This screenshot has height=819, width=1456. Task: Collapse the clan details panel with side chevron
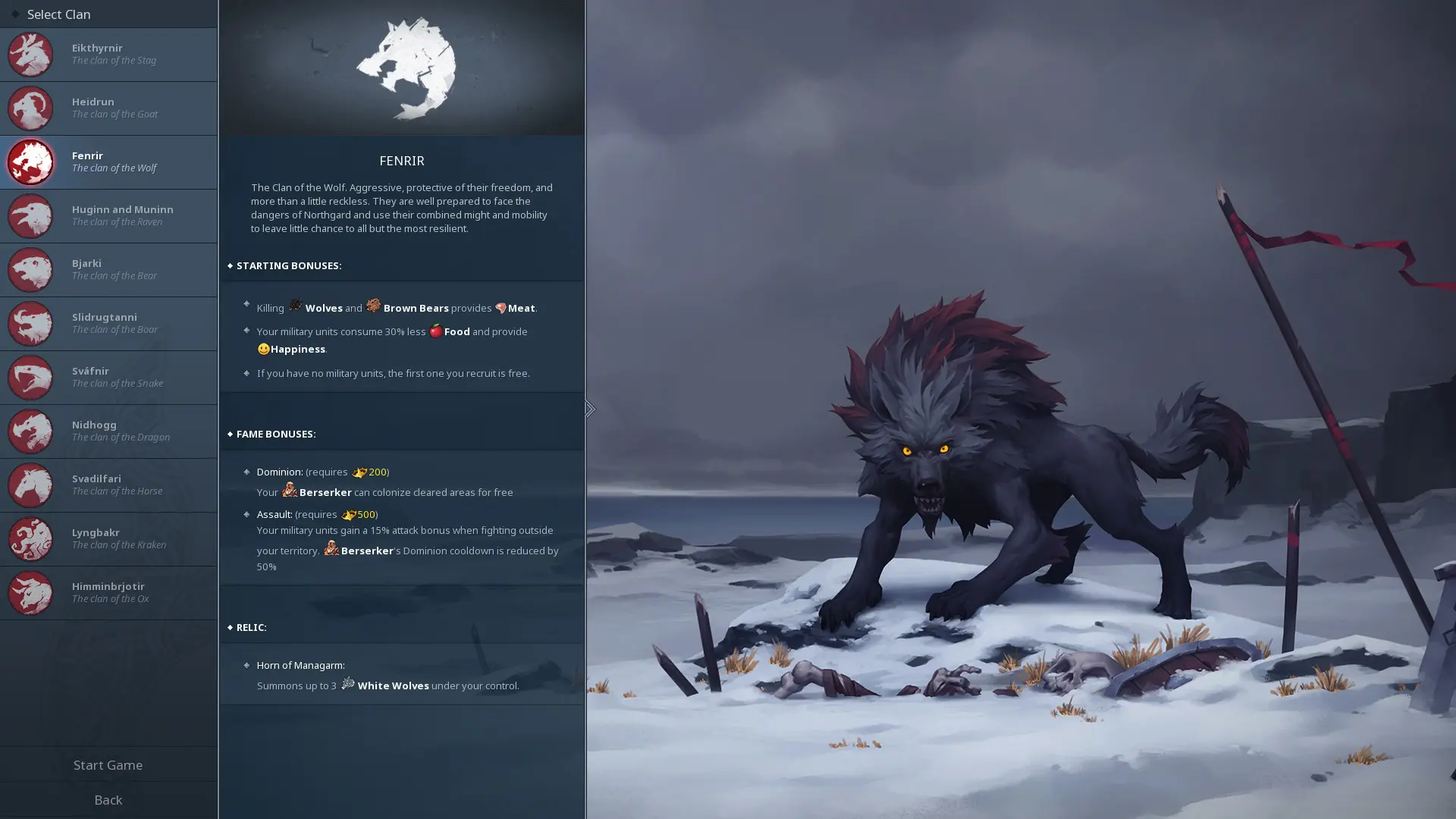(x=589, y=409)
